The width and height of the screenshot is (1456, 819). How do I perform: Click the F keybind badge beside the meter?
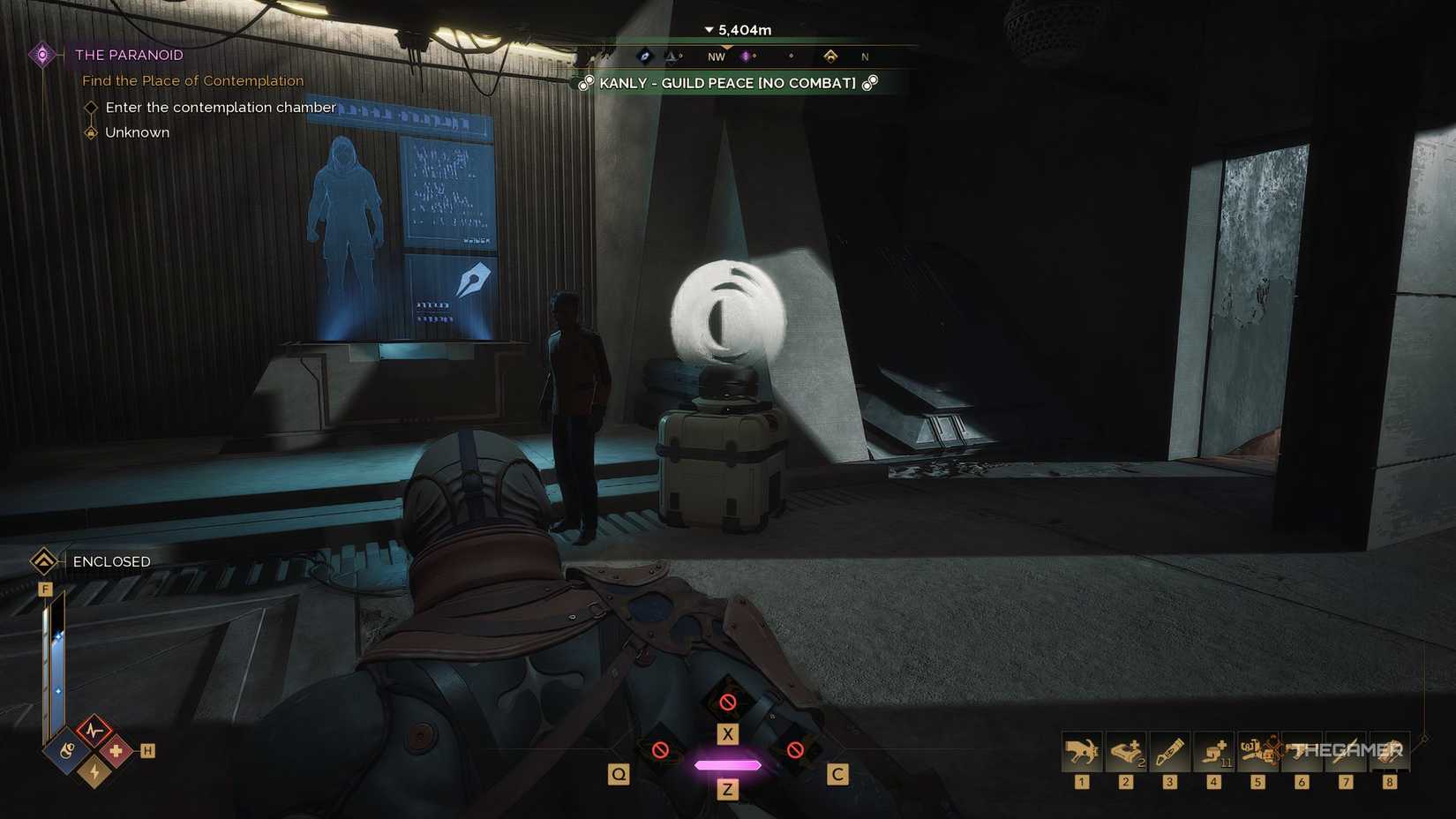tap(45, 588)
